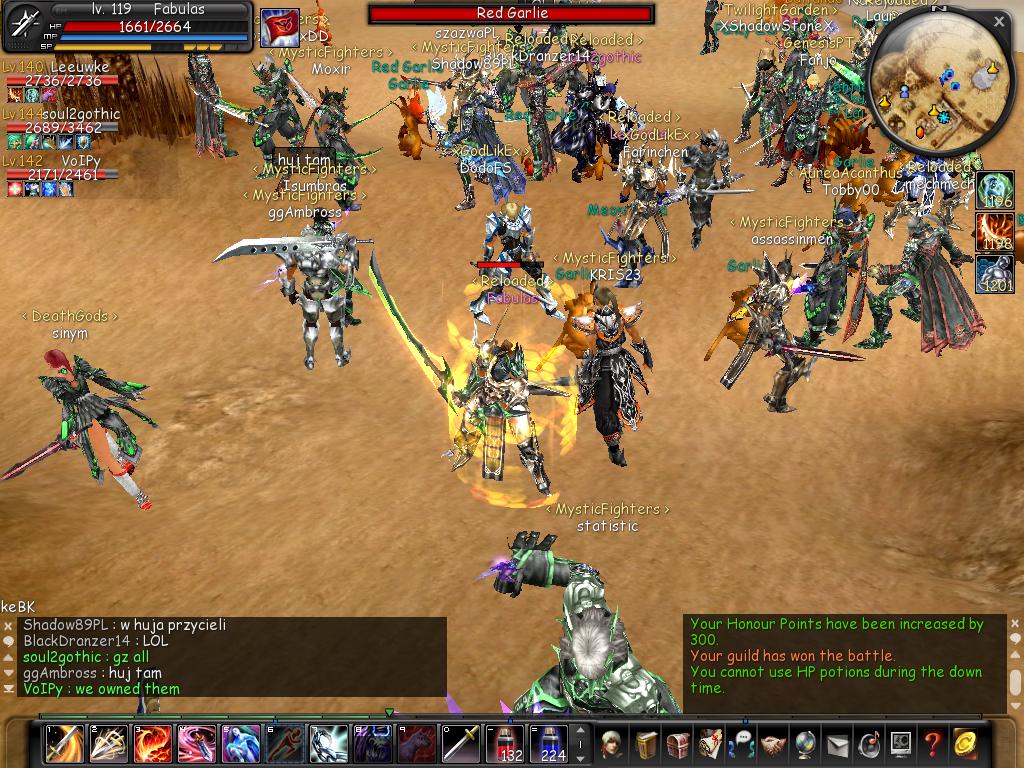Open the mail envelope icon
Screen dimensions: 1024x768
[837, 744]
